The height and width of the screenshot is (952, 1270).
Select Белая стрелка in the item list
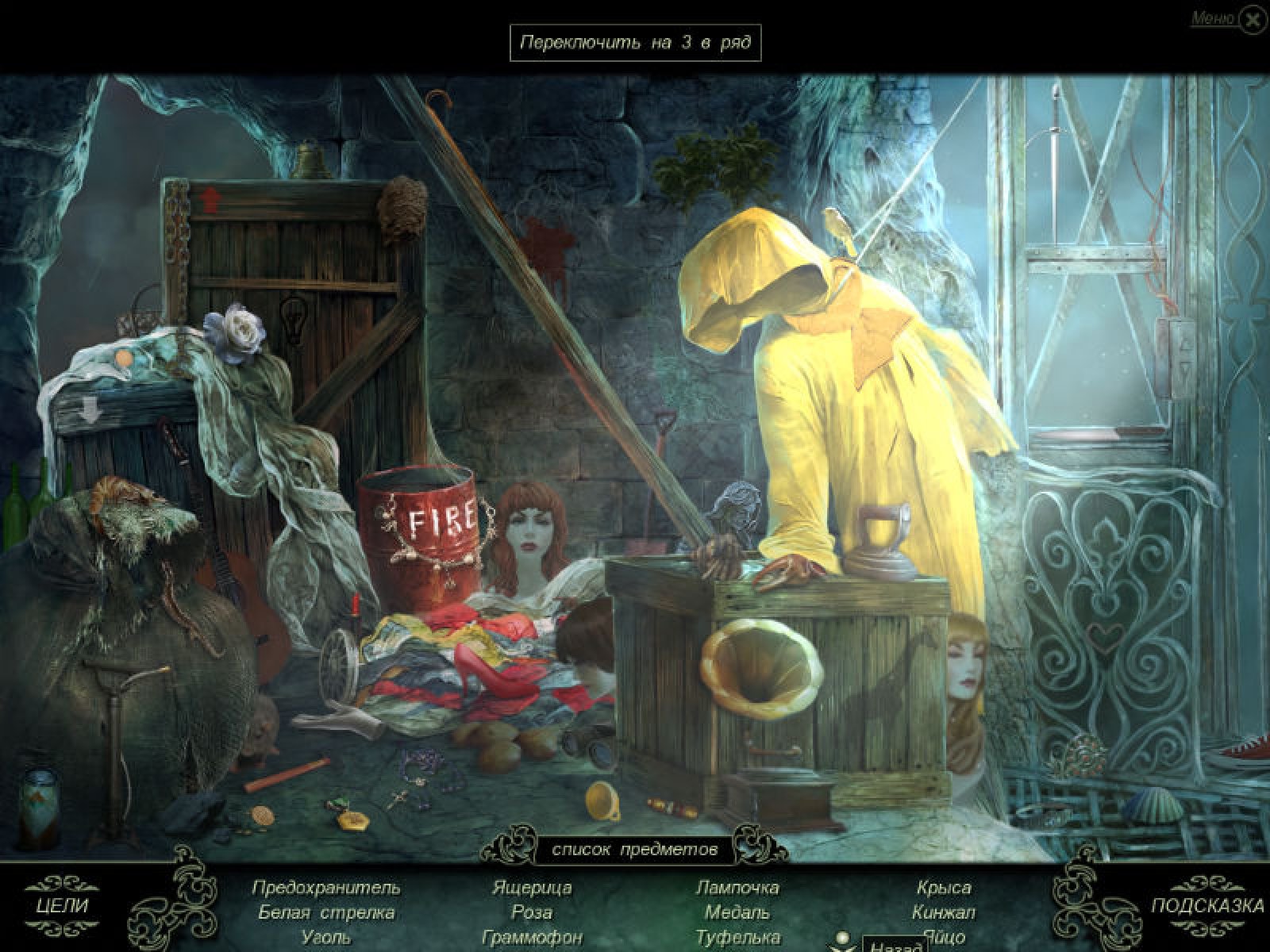[326, 912]
